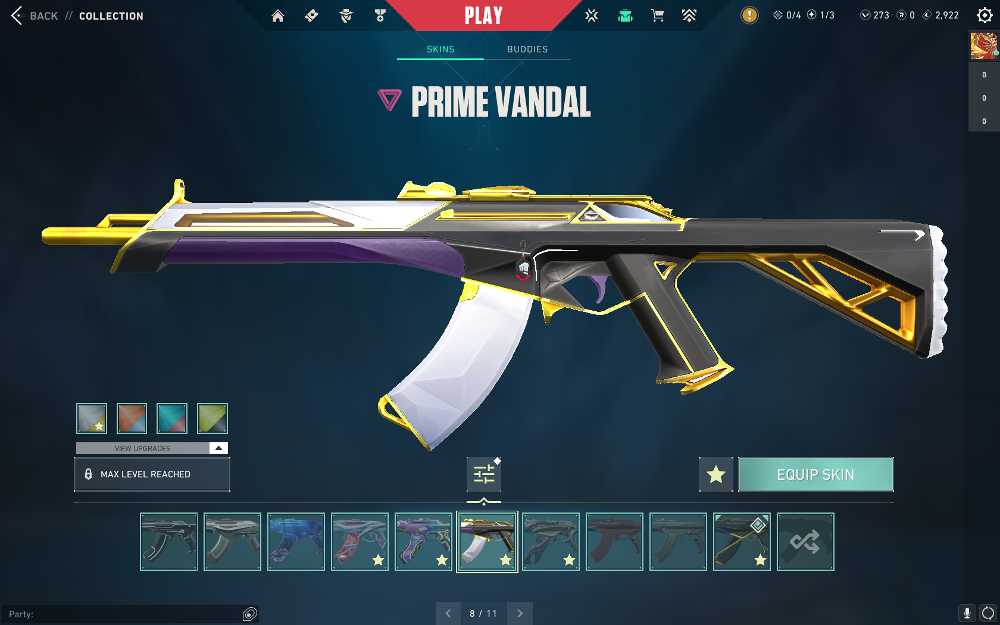Open the player avatar card
The height and width of the screenshot is (625, 1000).
click(x=983, y=46)
